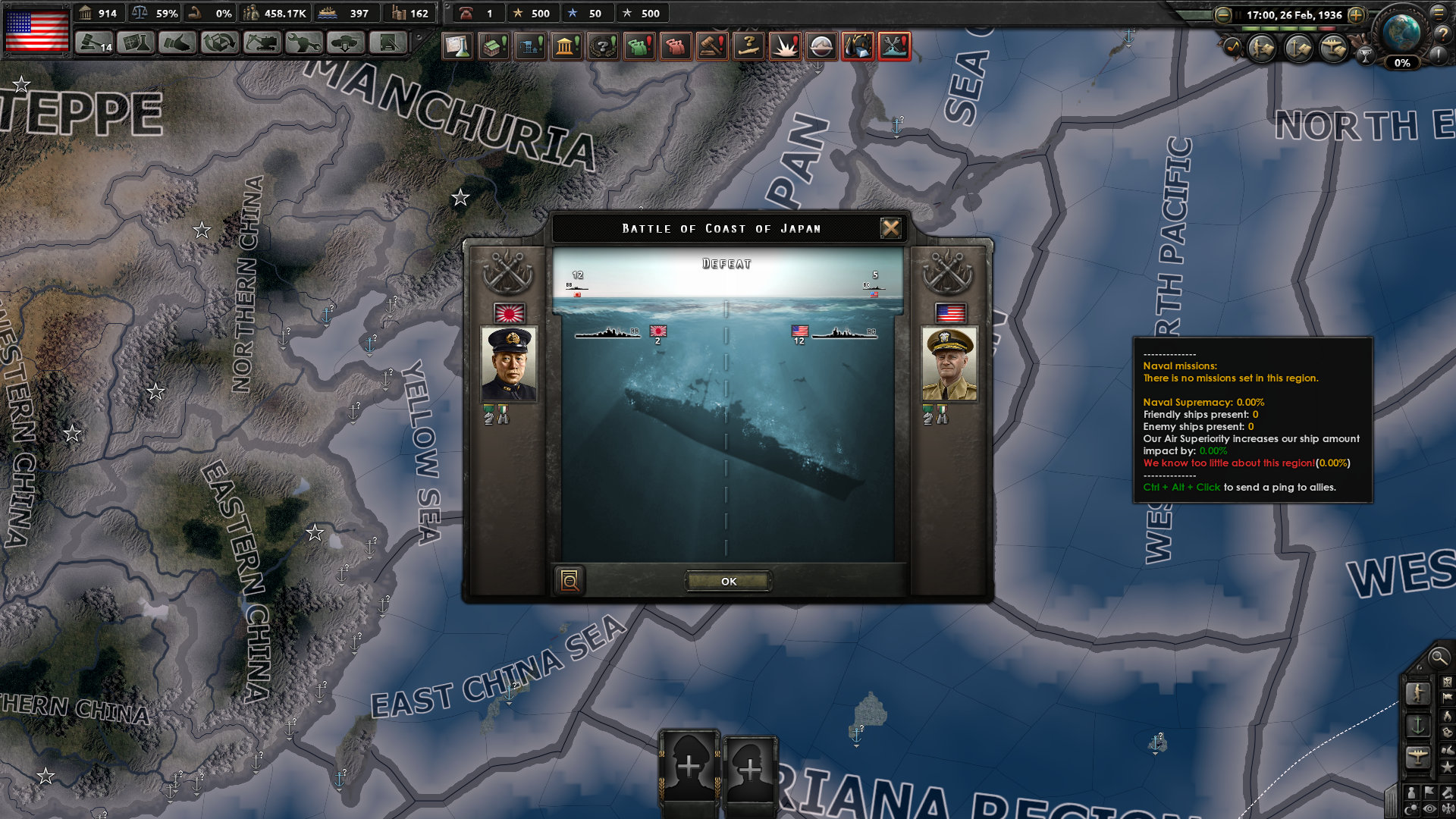
Task: Unpause the game with the pause control
Action: pyautogui.click(x=1238, y=14)
